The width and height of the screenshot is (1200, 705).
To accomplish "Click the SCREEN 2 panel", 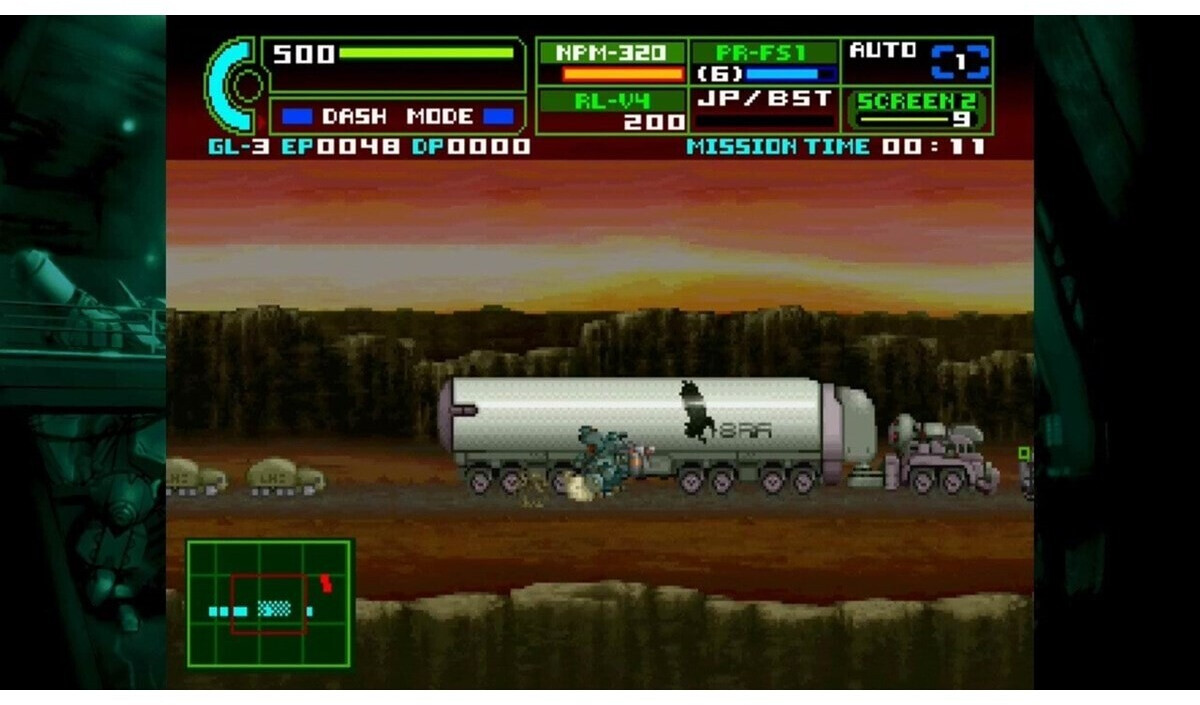I will (x=918, y=110).
